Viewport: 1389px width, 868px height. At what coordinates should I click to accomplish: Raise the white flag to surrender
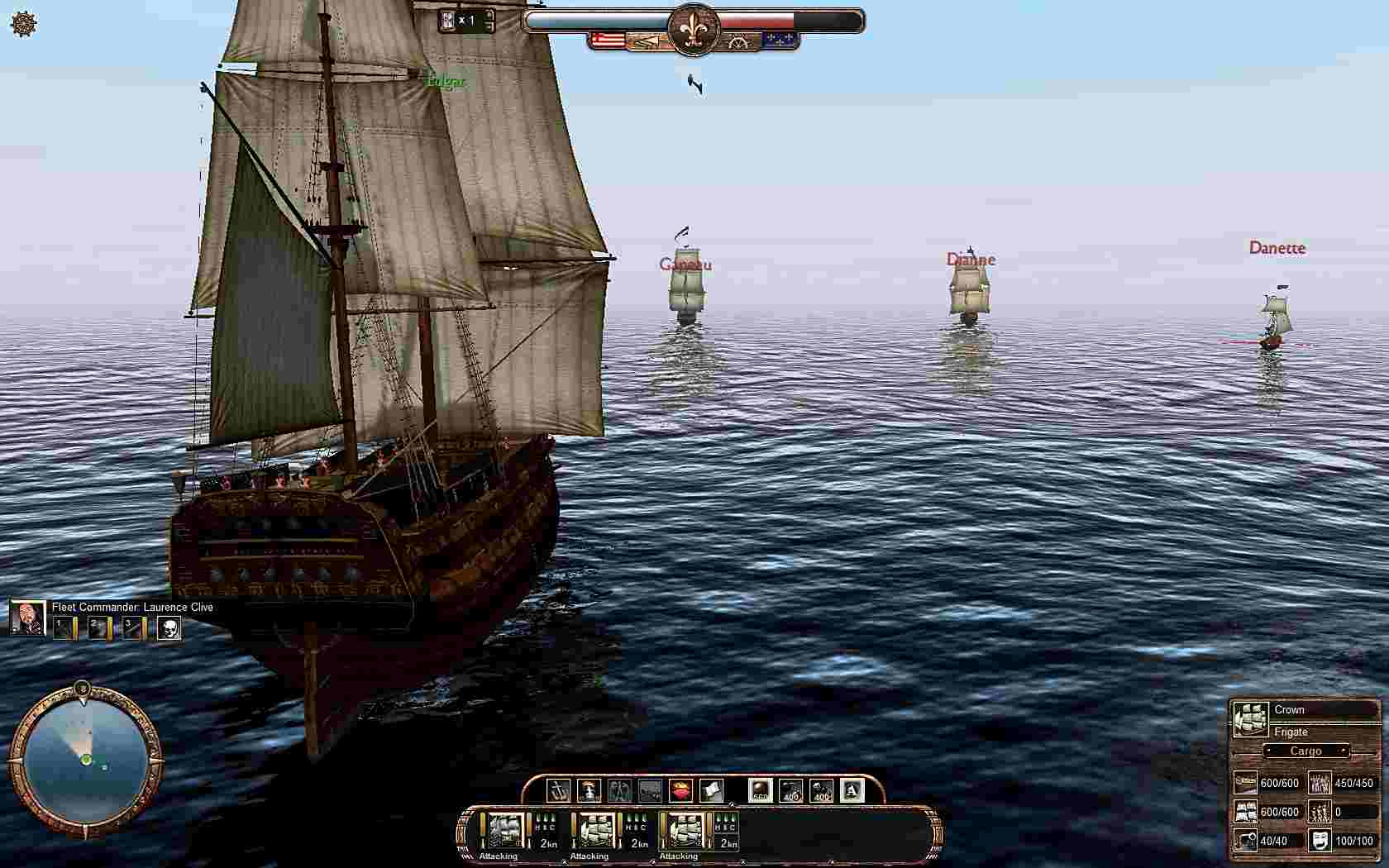(x=711, y=790)
